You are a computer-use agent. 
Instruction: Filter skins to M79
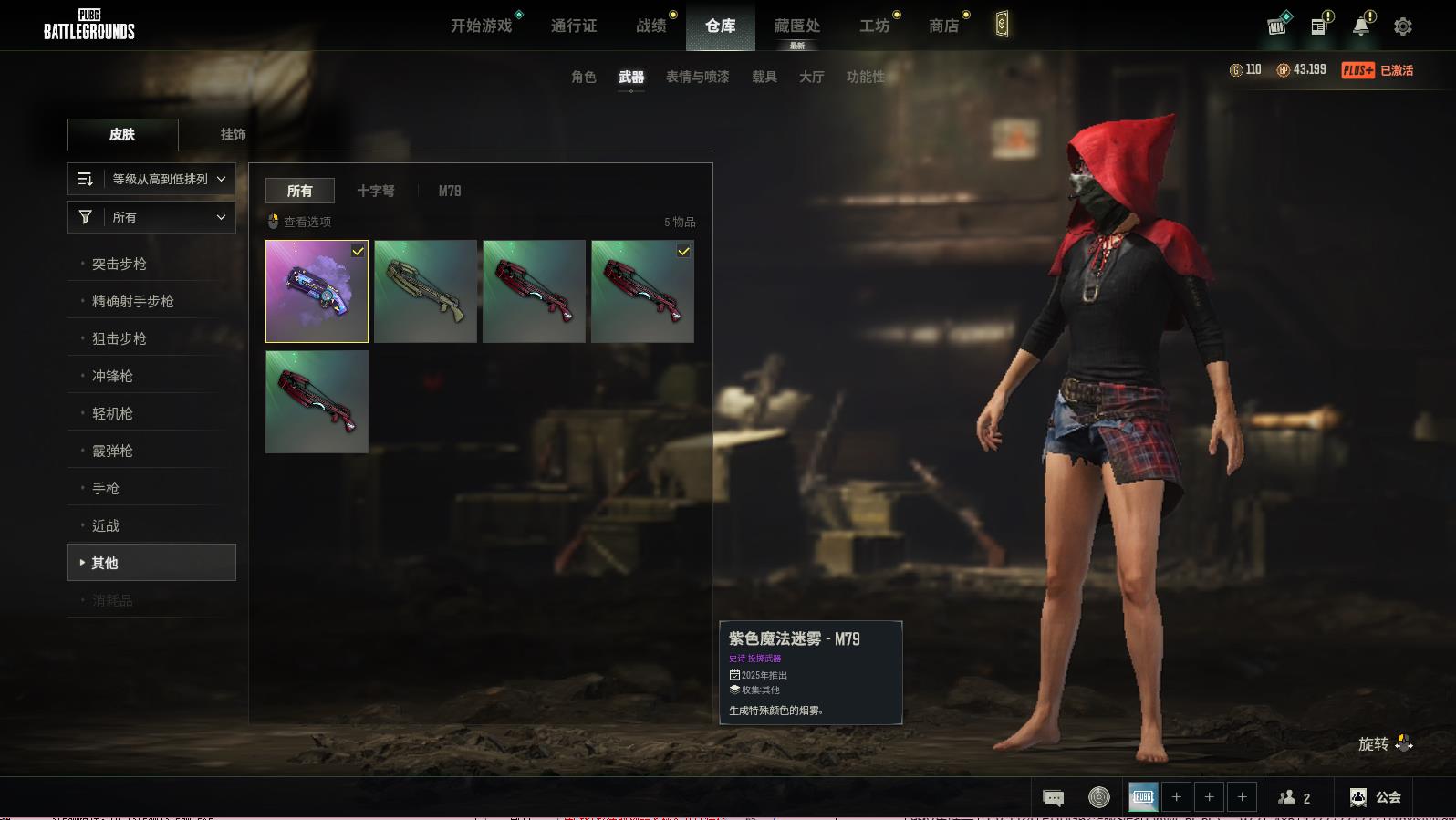449,191
